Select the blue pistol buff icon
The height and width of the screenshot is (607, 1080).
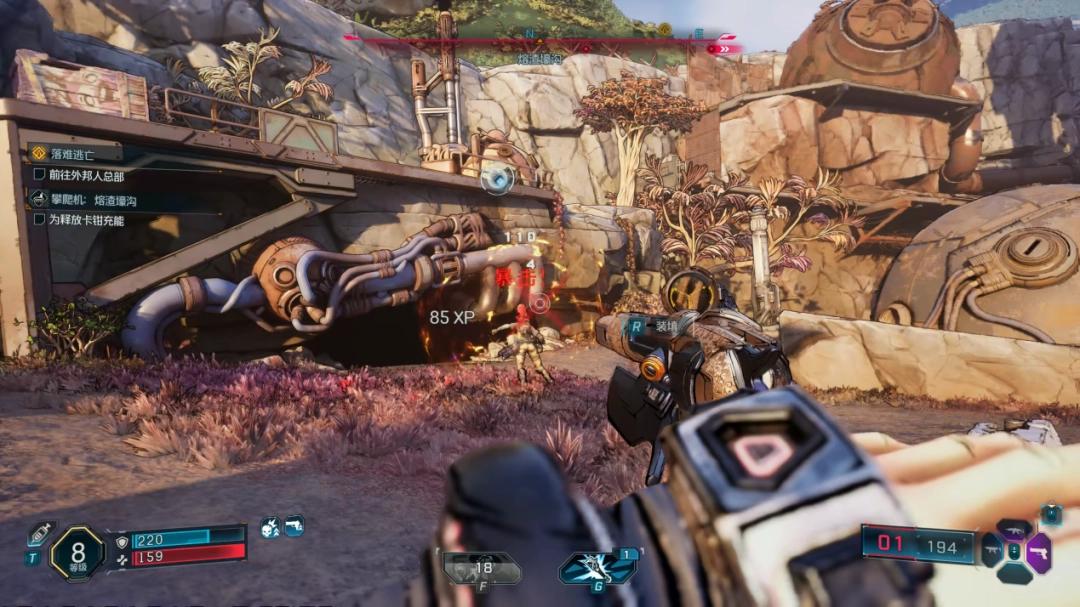pos(293,526)
